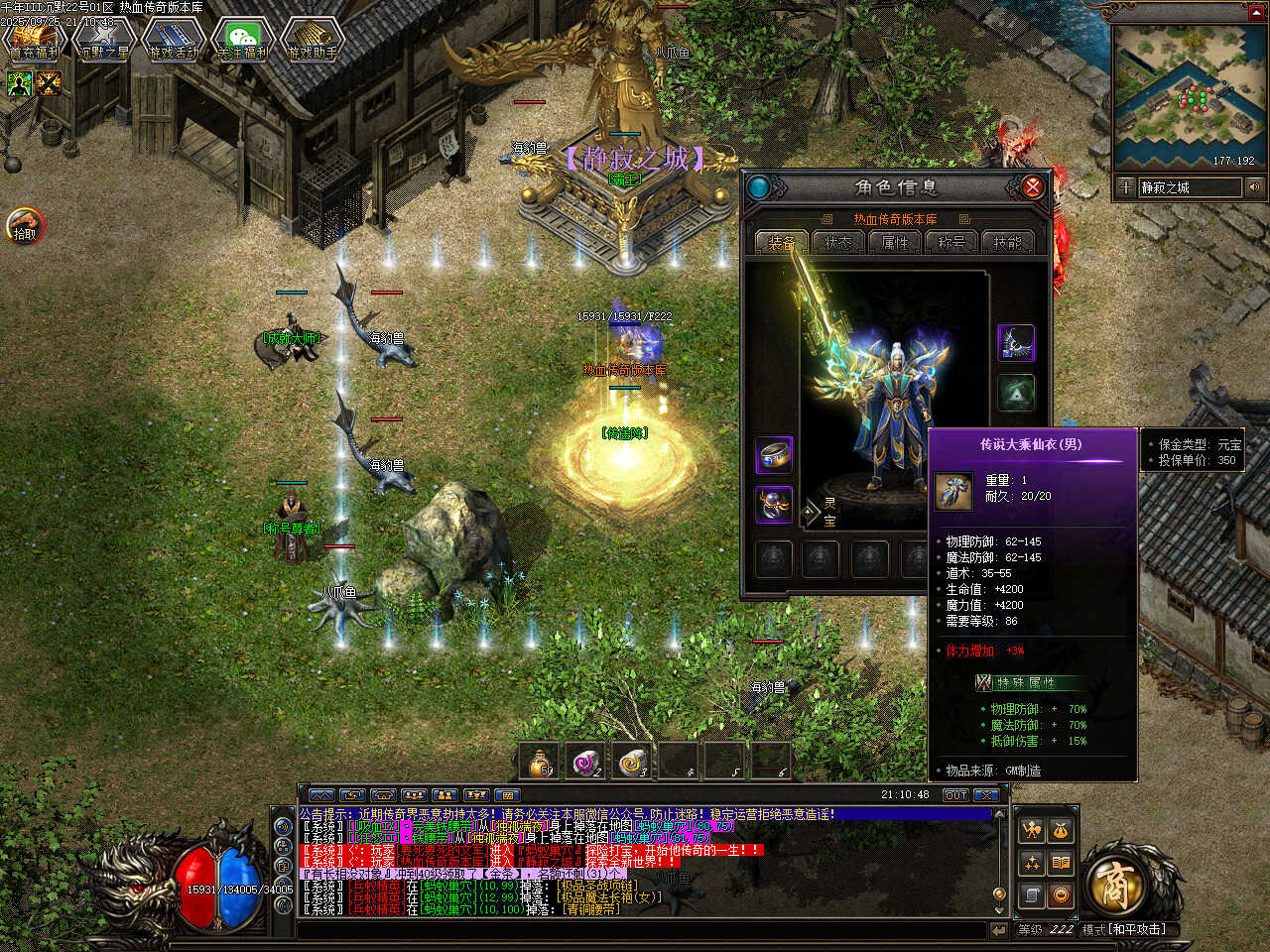Switch to the 状态 tab

(x=838, y=242)
